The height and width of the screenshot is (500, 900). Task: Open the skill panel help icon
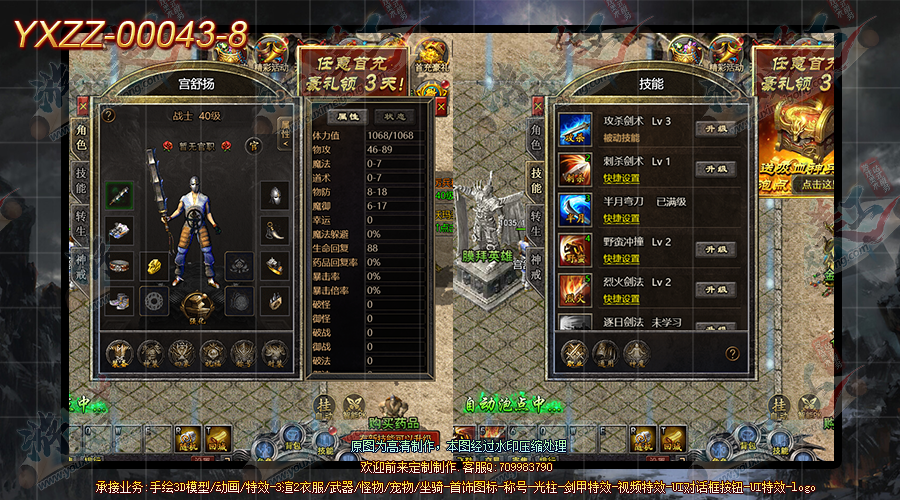(732, 353)
